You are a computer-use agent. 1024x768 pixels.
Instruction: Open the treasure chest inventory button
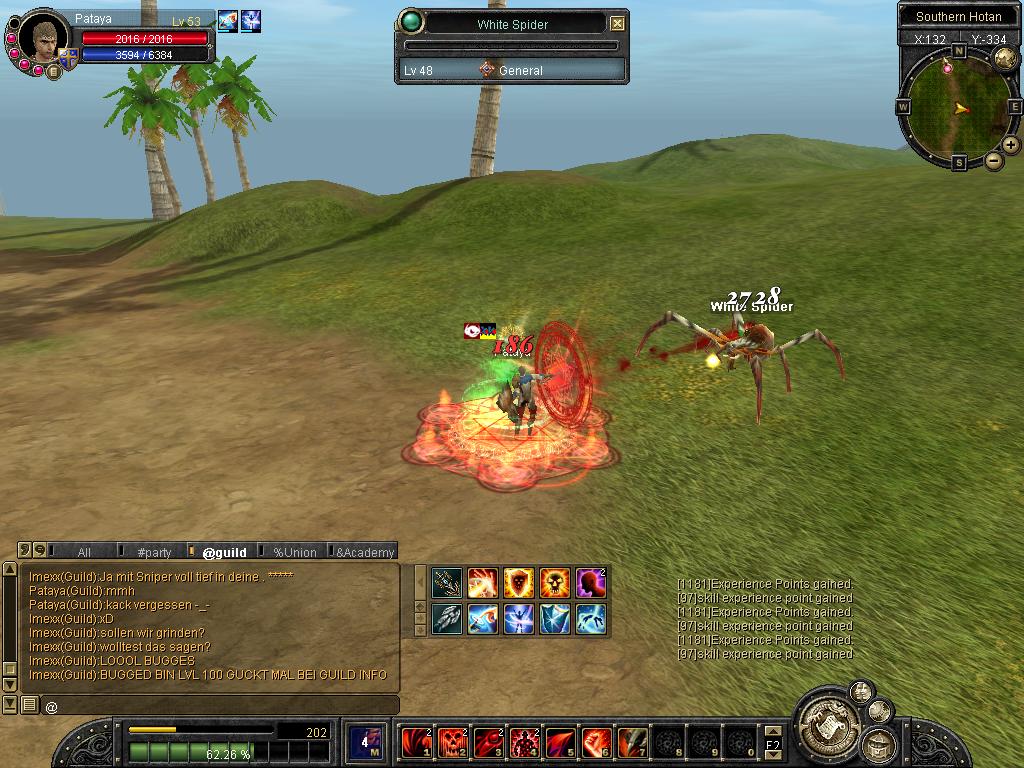click(879, 743)
